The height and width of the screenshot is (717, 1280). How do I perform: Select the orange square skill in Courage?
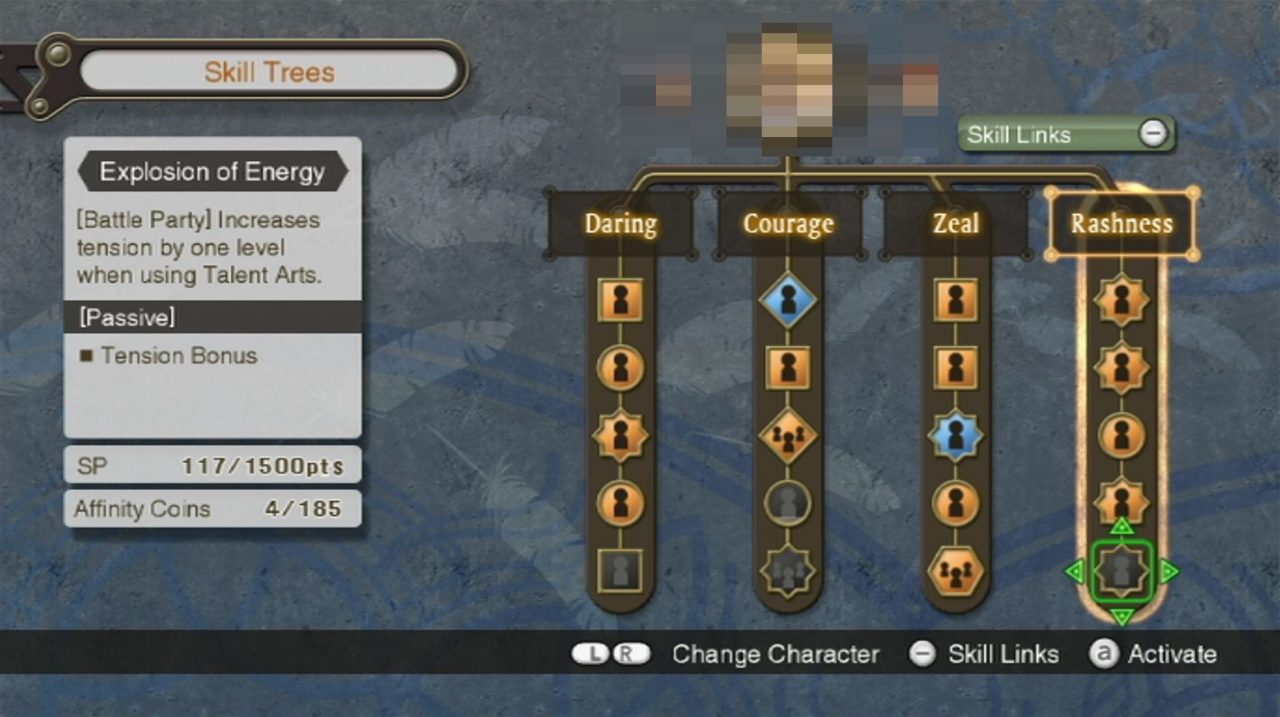788,368
